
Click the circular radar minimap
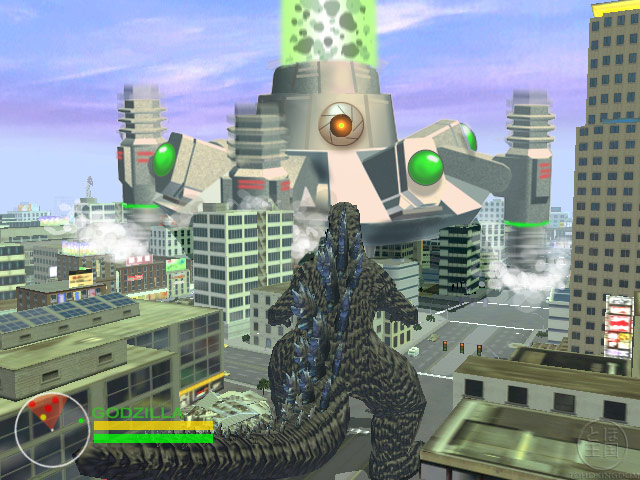(52, 432)
